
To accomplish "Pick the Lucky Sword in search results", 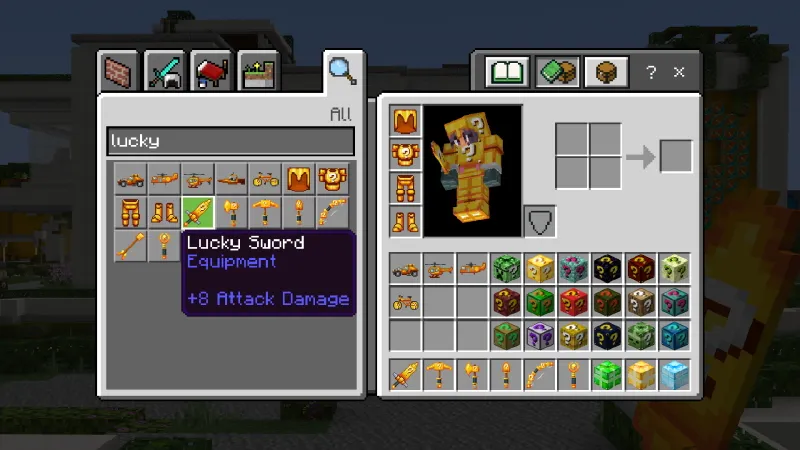I will (x=198, y=212).
